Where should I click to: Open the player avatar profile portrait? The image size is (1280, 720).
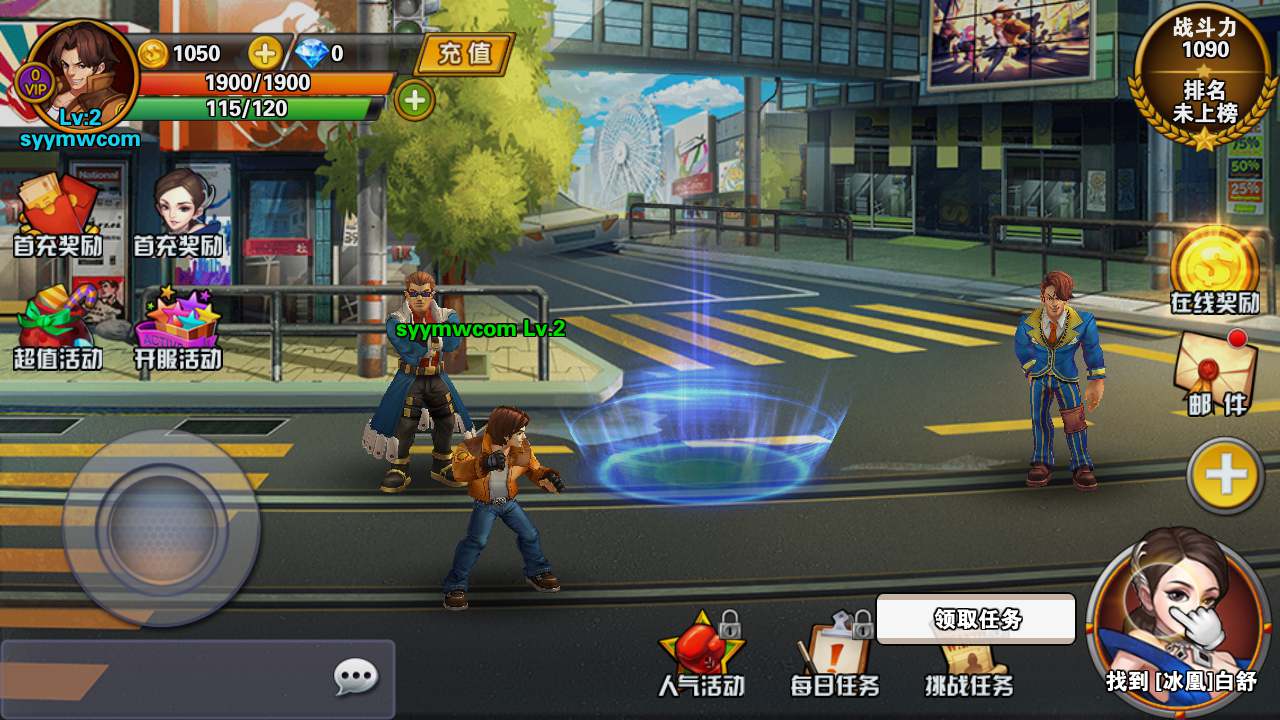click(80, 75)
